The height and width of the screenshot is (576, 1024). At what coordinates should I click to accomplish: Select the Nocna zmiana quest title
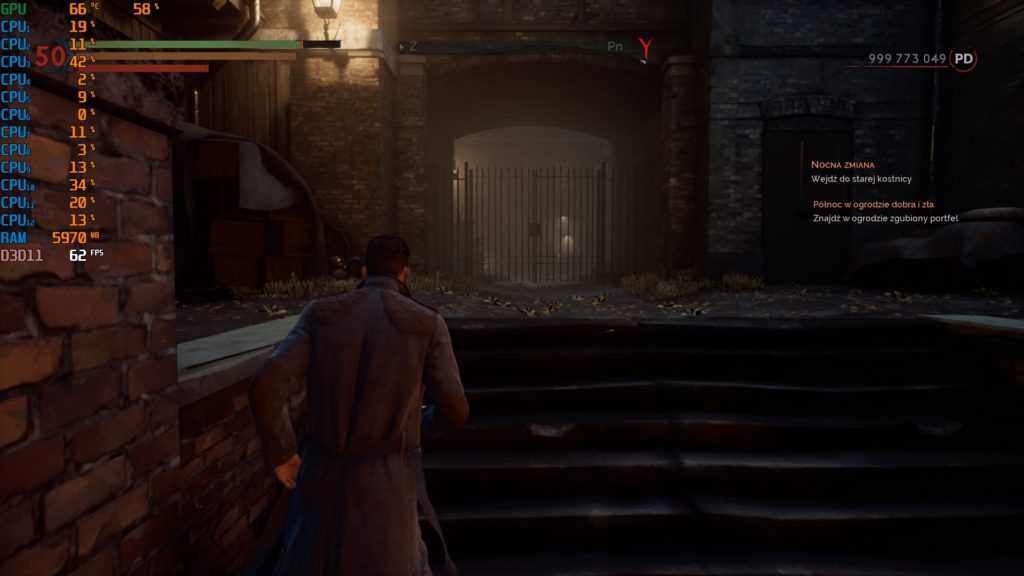click(842, 164)
